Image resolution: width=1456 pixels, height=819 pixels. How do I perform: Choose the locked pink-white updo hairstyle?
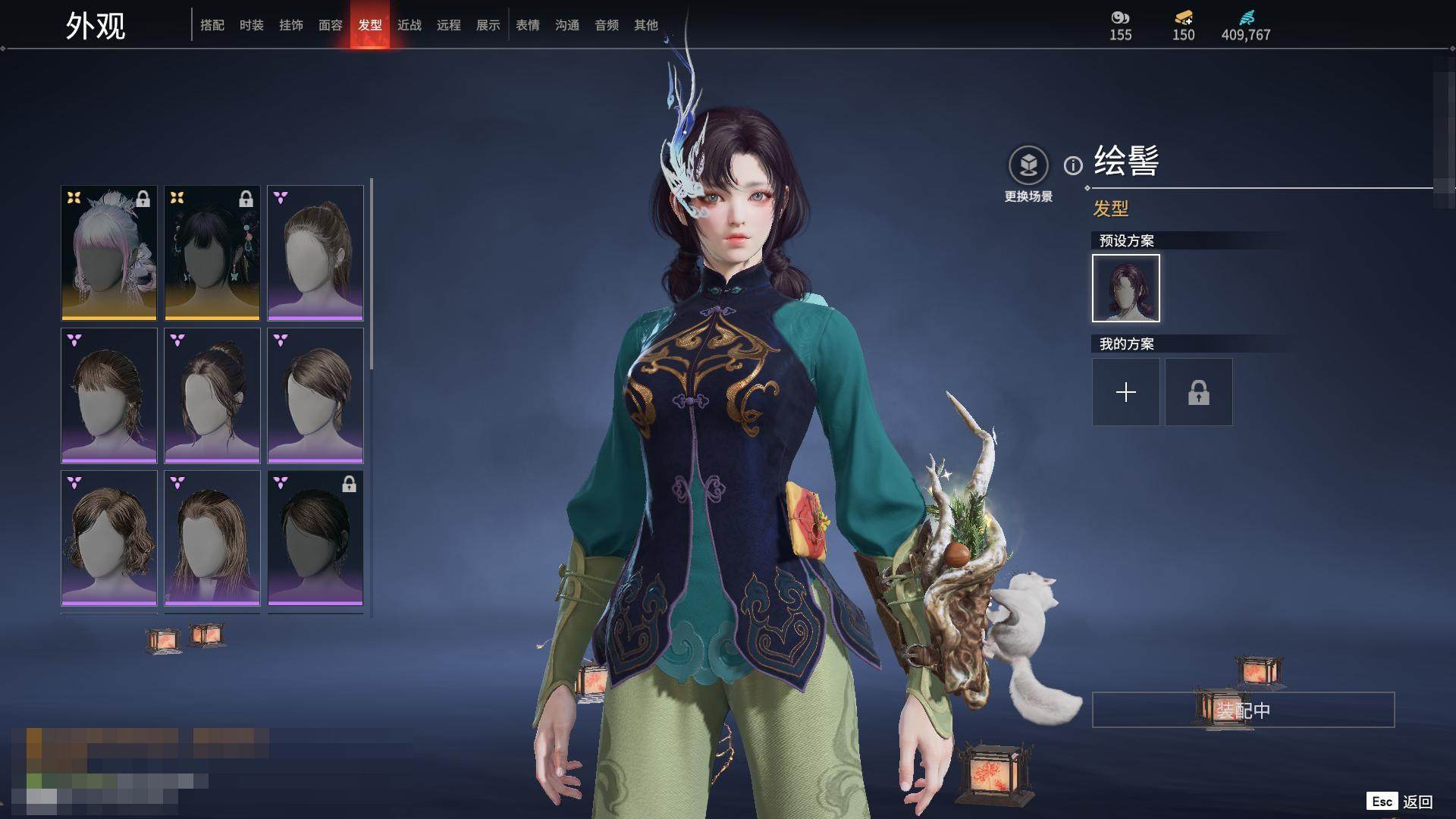[x=109, y=253]
